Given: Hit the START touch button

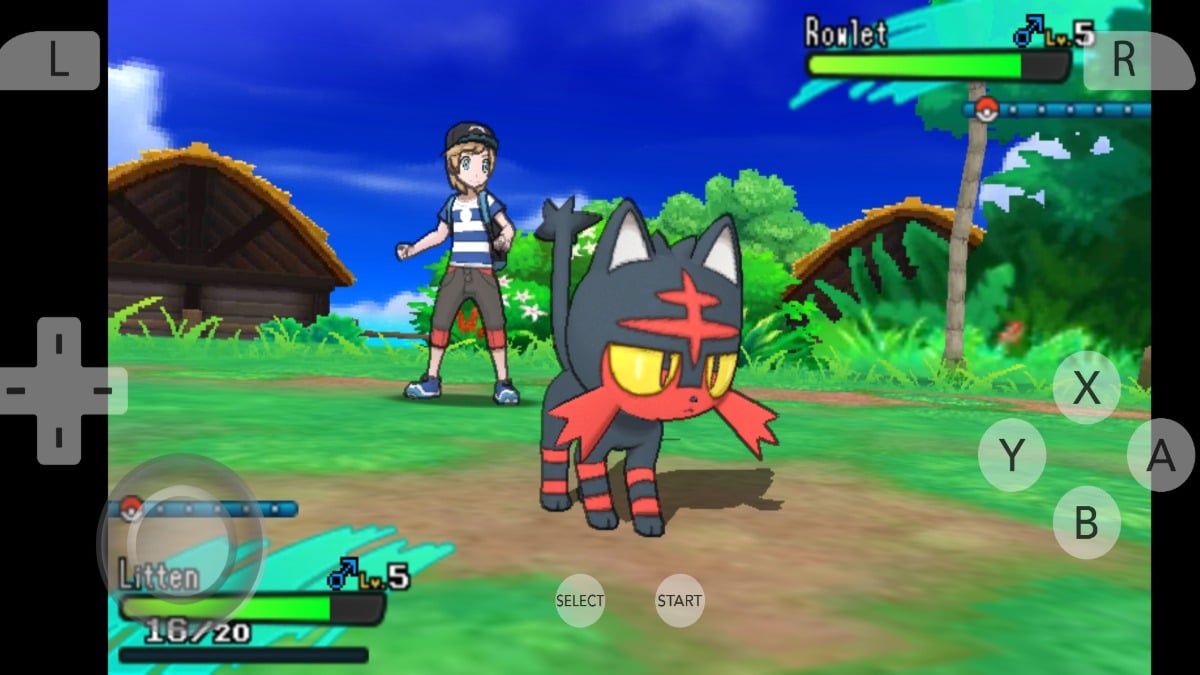Looking at the screenshot, I should [680, 600].
